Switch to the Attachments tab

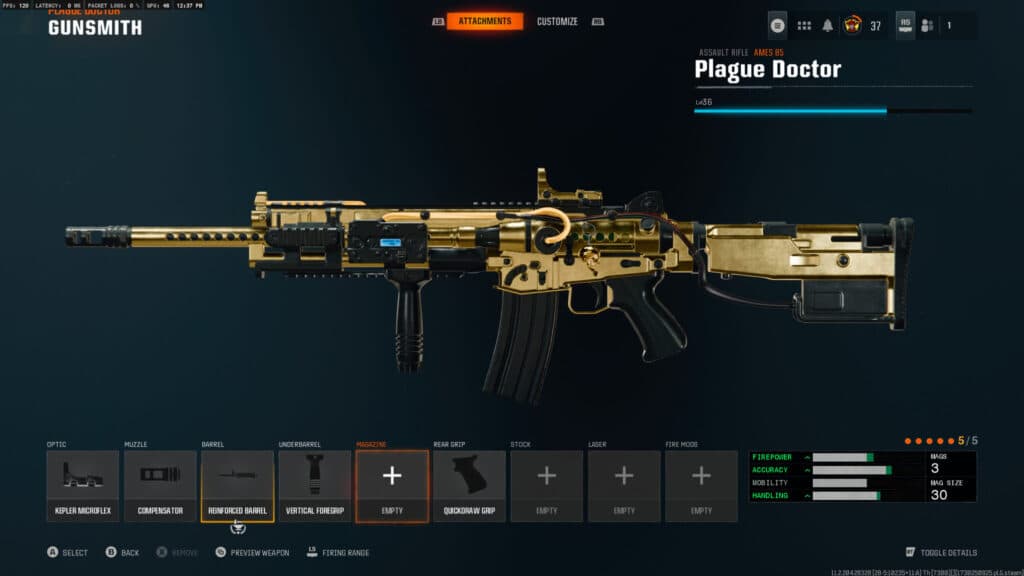484,21
